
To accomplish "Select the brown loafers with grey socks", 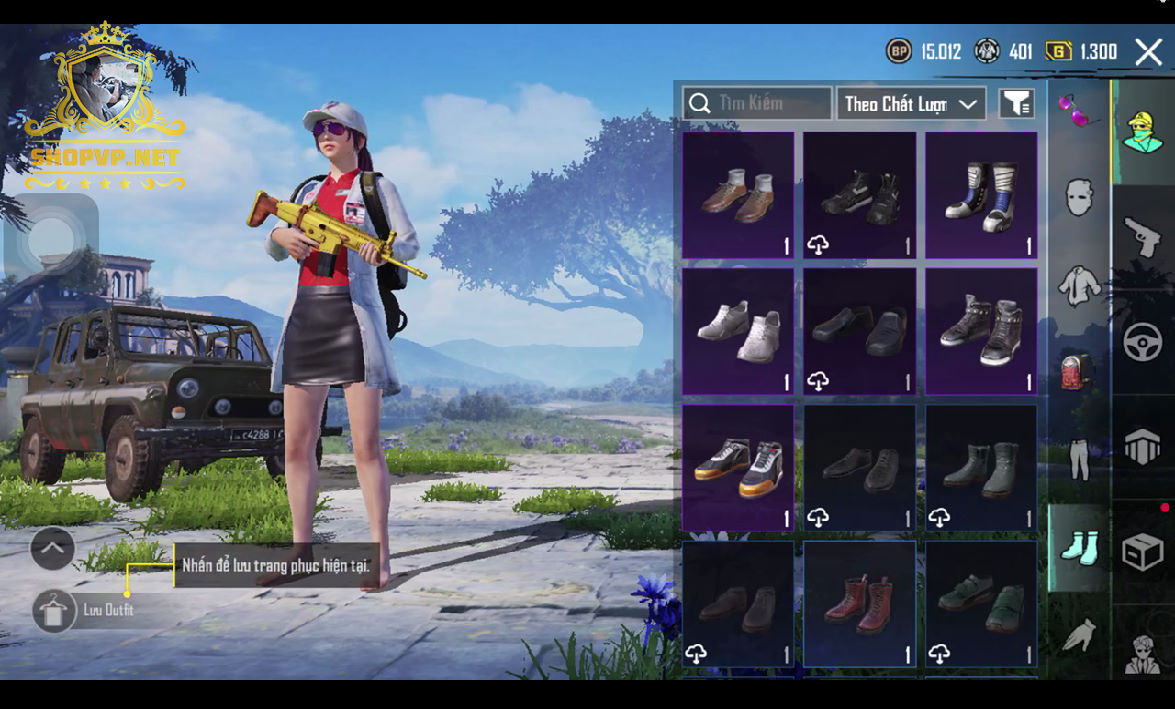I will pyautogui.click(x=739, y=195).
